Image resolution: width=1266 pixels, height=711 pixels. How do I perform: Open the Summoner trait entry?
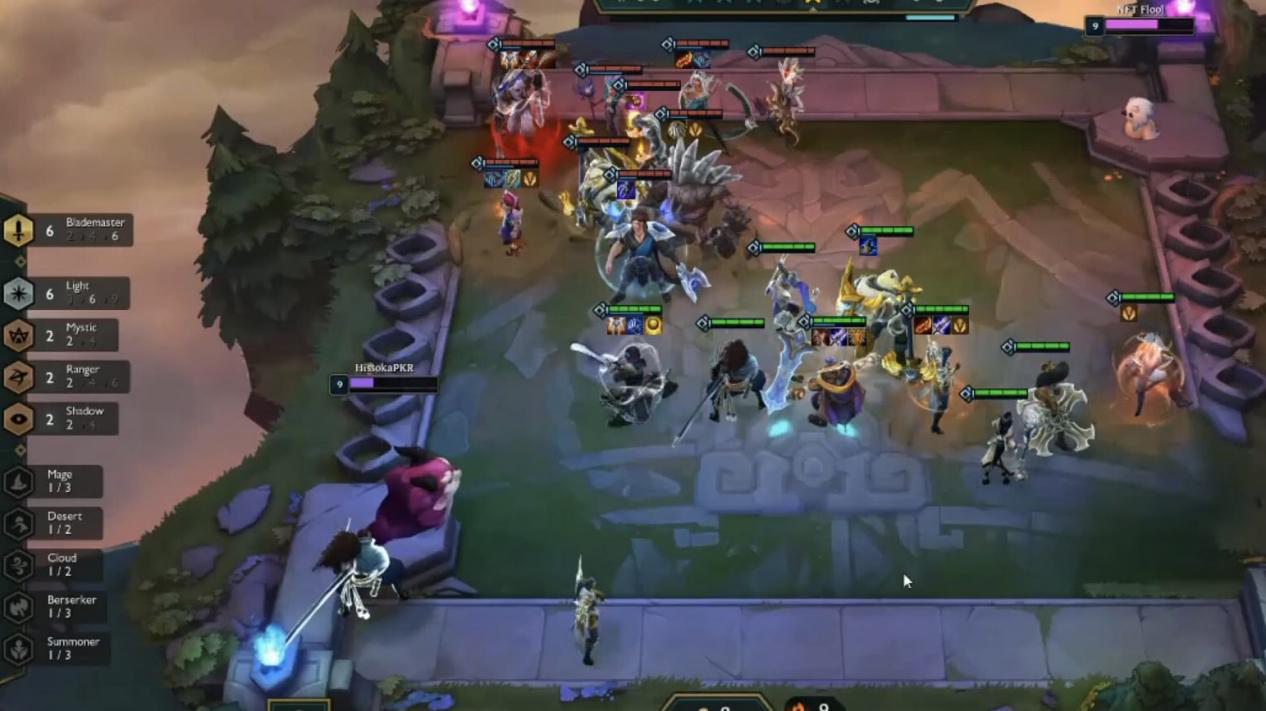click(58, 648)
